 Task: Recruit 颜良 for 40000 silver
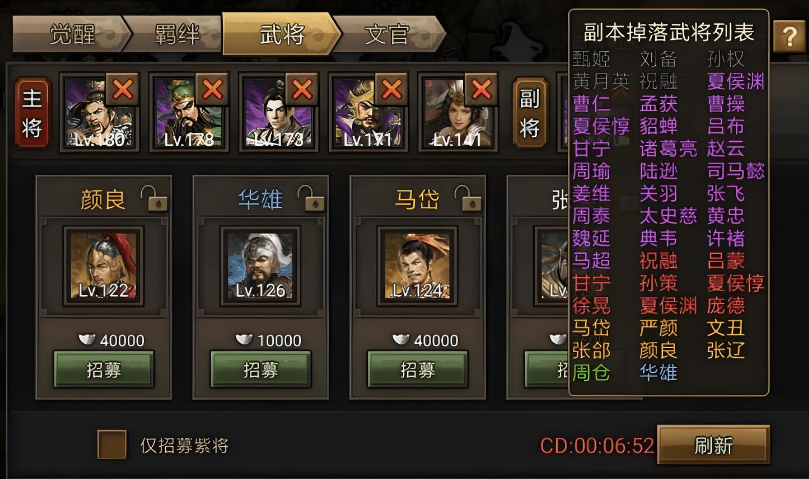pos(103,369)
